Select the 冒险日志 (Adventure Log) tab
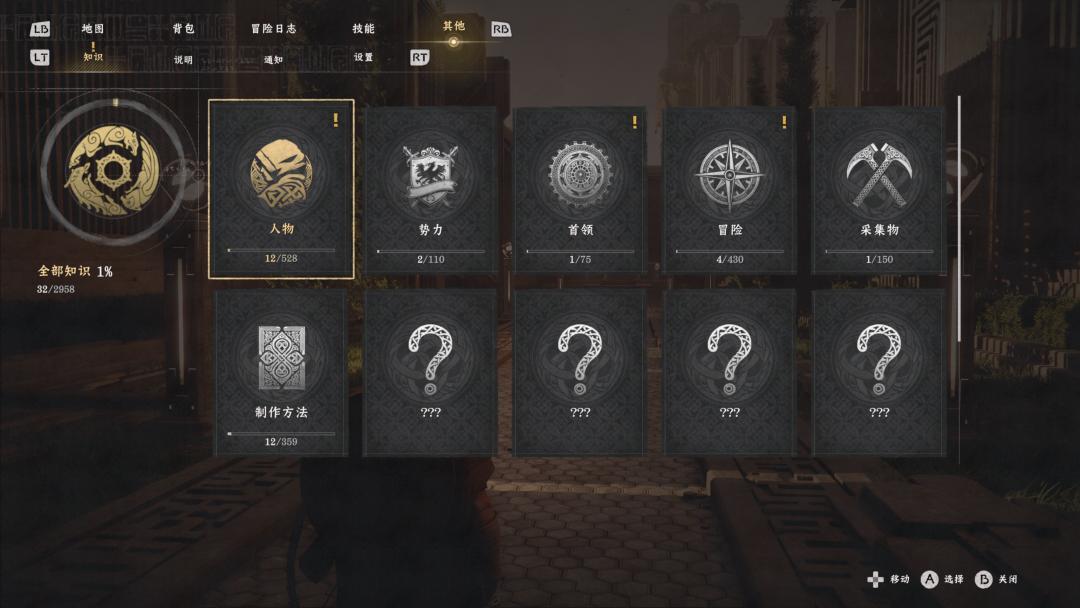The height and width of the screenshot is (608, 1080). [273, 29]
